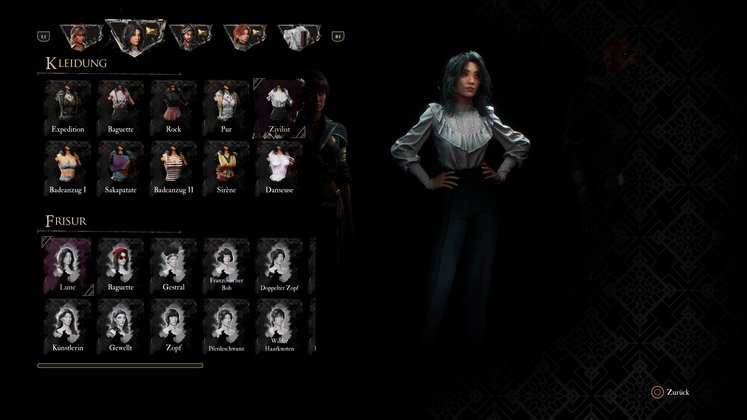Apply the Gestral hairstyle
747x420 pixels.
pyautogui.click(x=173, y=265)
